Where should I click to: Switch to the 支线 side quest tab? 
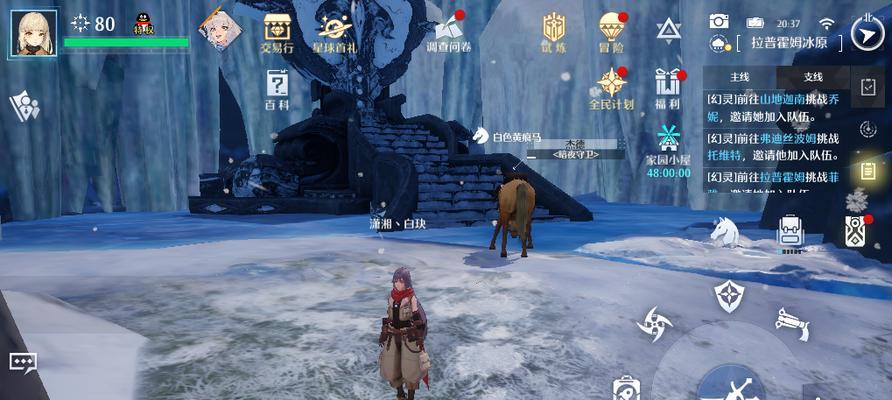pos(813,77)
